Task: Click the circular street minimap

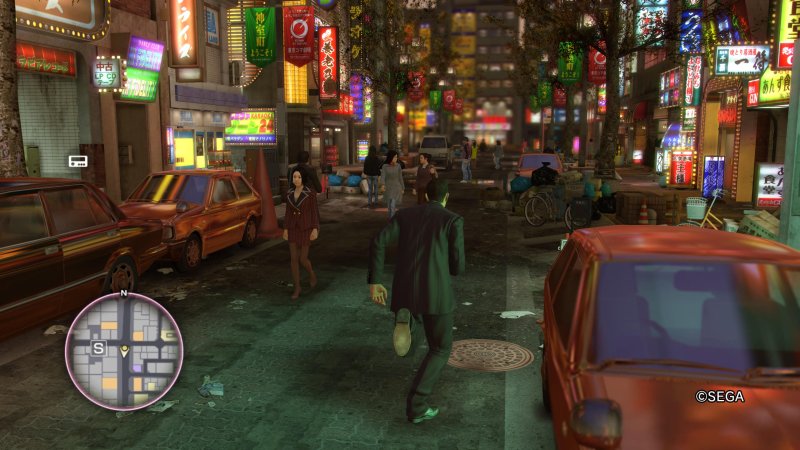Action: [x=124, y=351]
